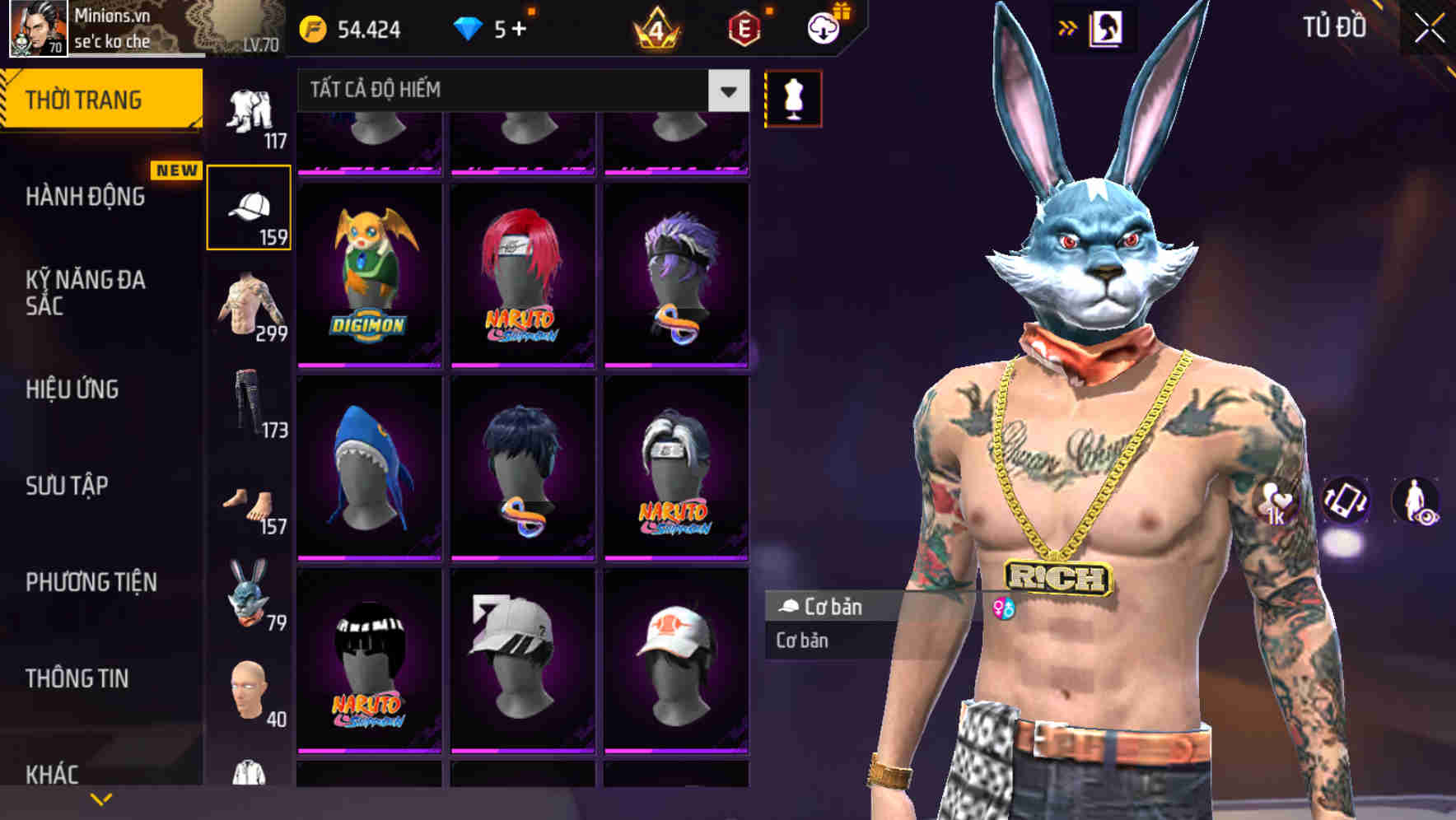
Task: Select the mannequin outfit preview icon
Action: coord(793,97)
